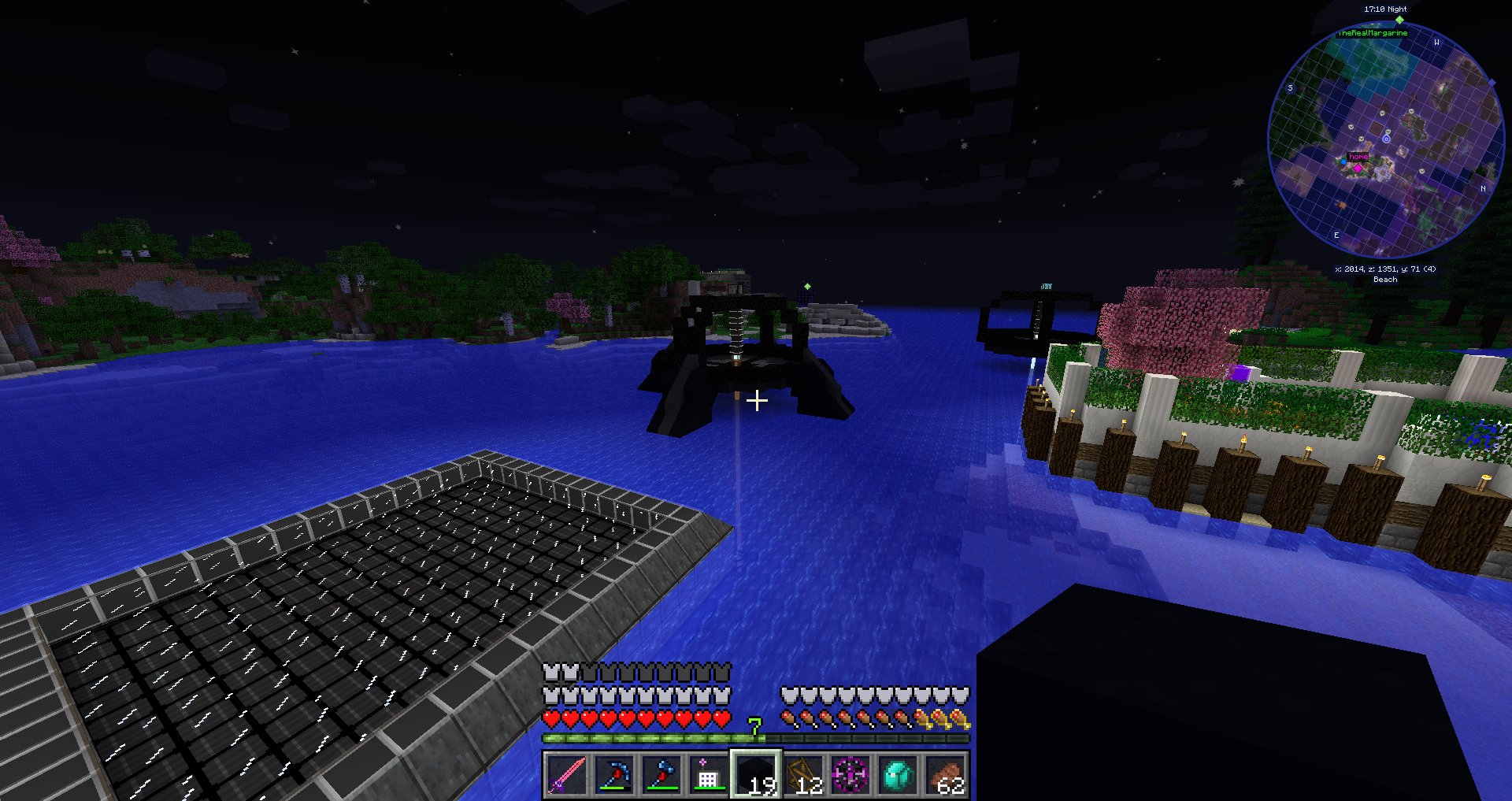Choose the cyan backpack hotbar slot
Screen dimensions: 1512x801
[x=899, y=775]
